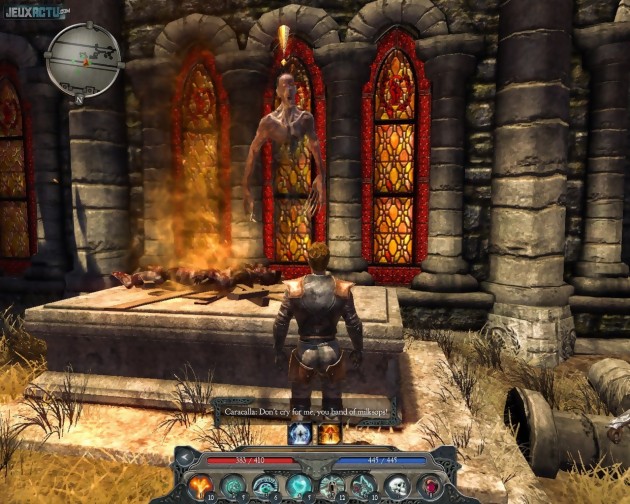Use the teal swirl skill slot
This screenshot has width=630, height=504.
point(233,485)
